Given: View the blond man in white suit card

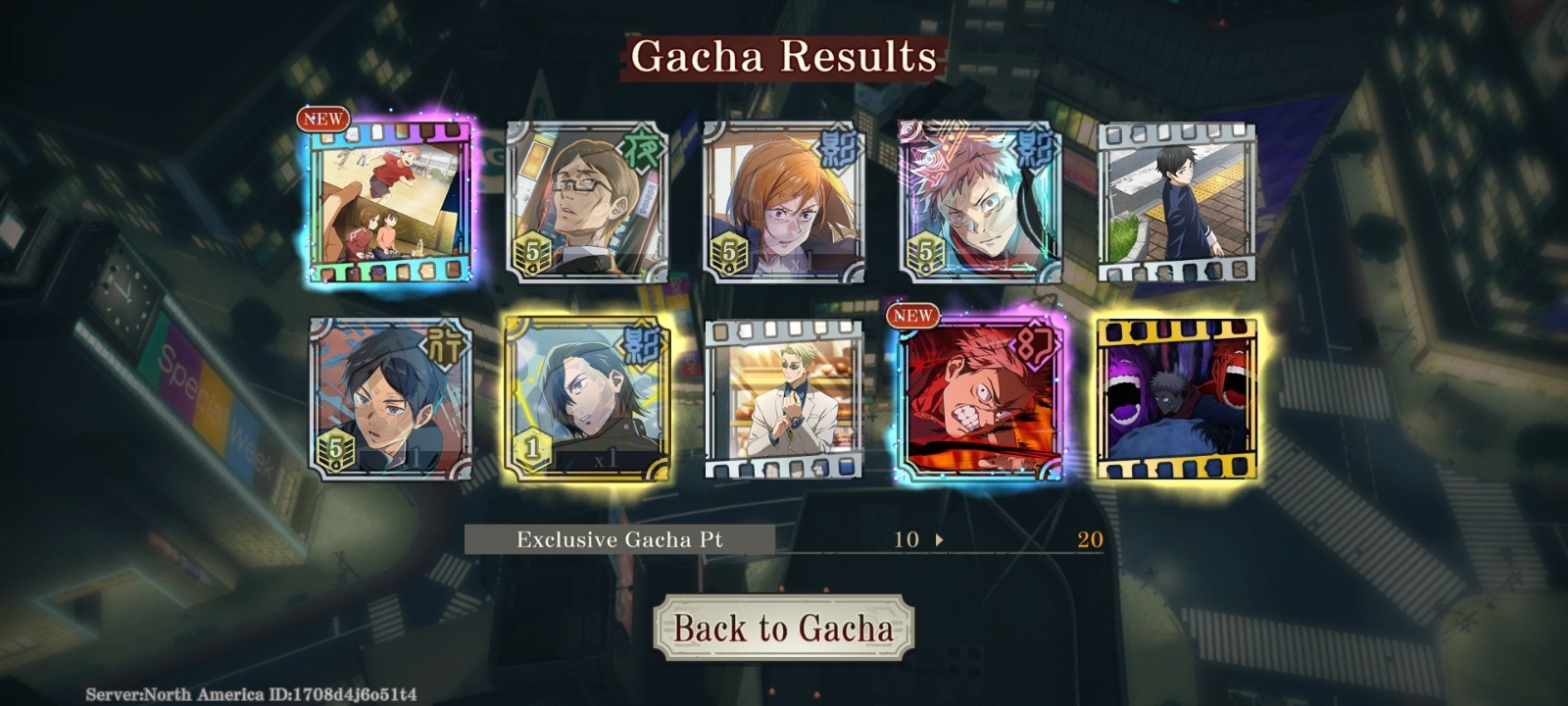Looking at the screenshot, I should pyautogui.click(x=783, y=399).
